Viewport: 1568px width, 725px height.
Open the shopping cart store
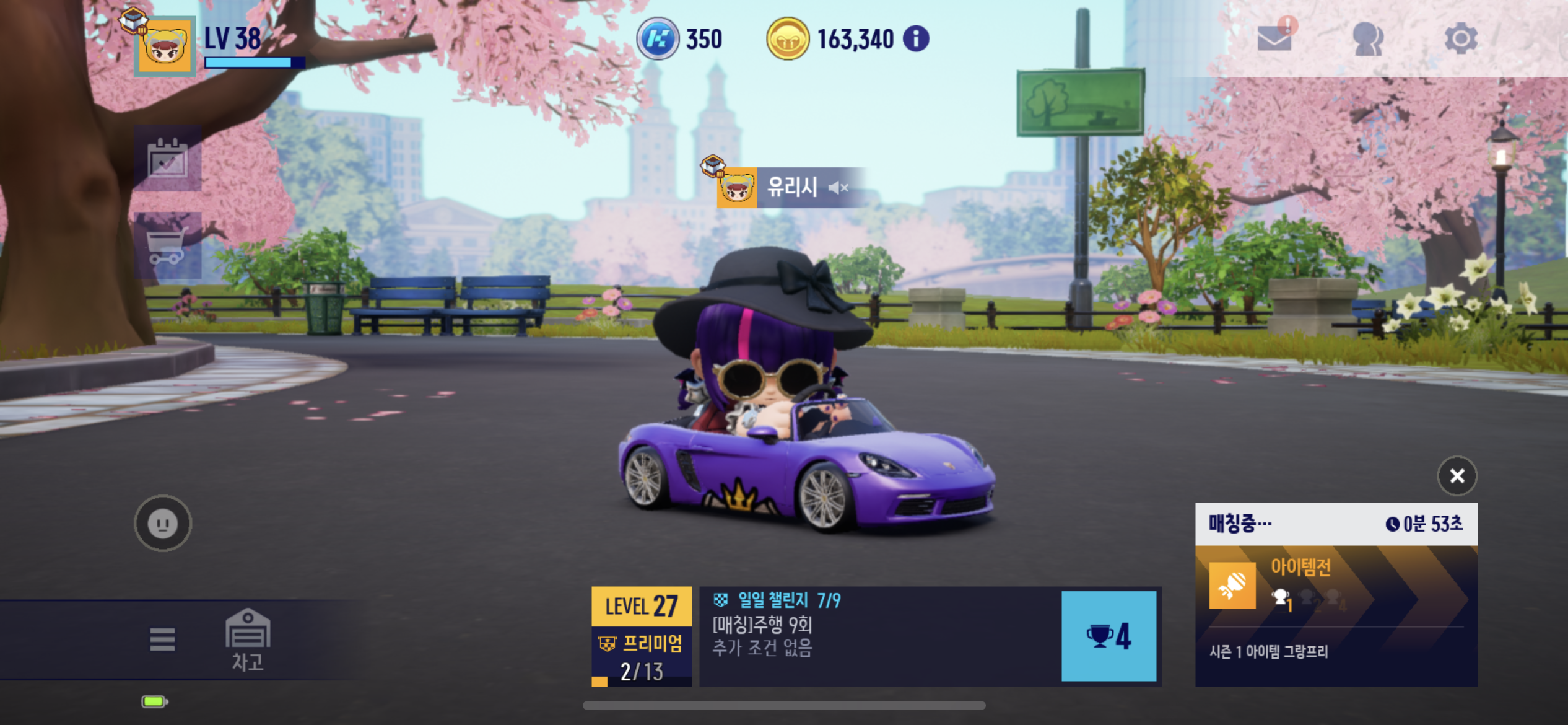click(168, 245)
